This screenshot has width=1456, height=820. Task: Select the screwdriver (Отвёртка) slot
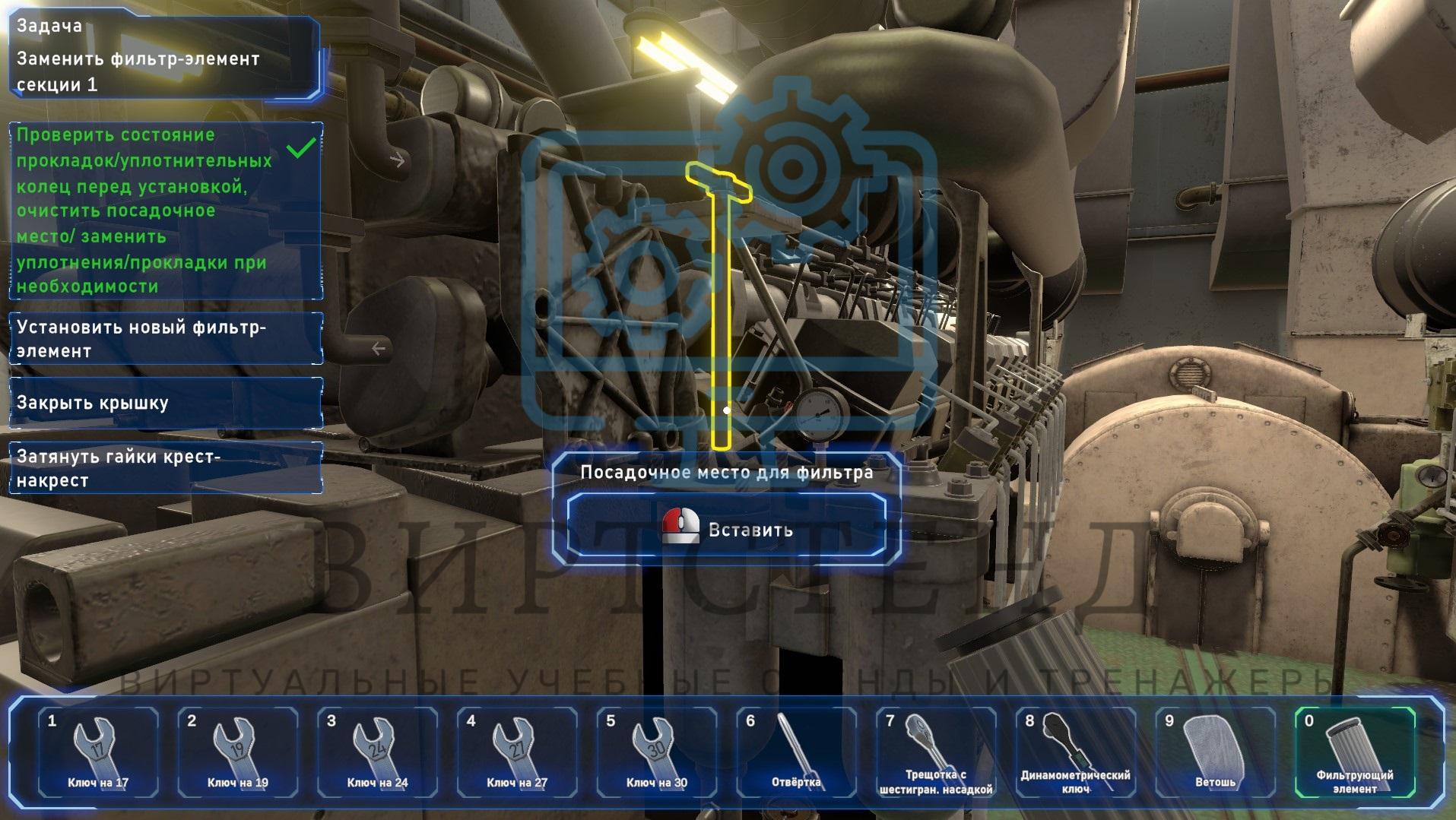tap(796, 752)
